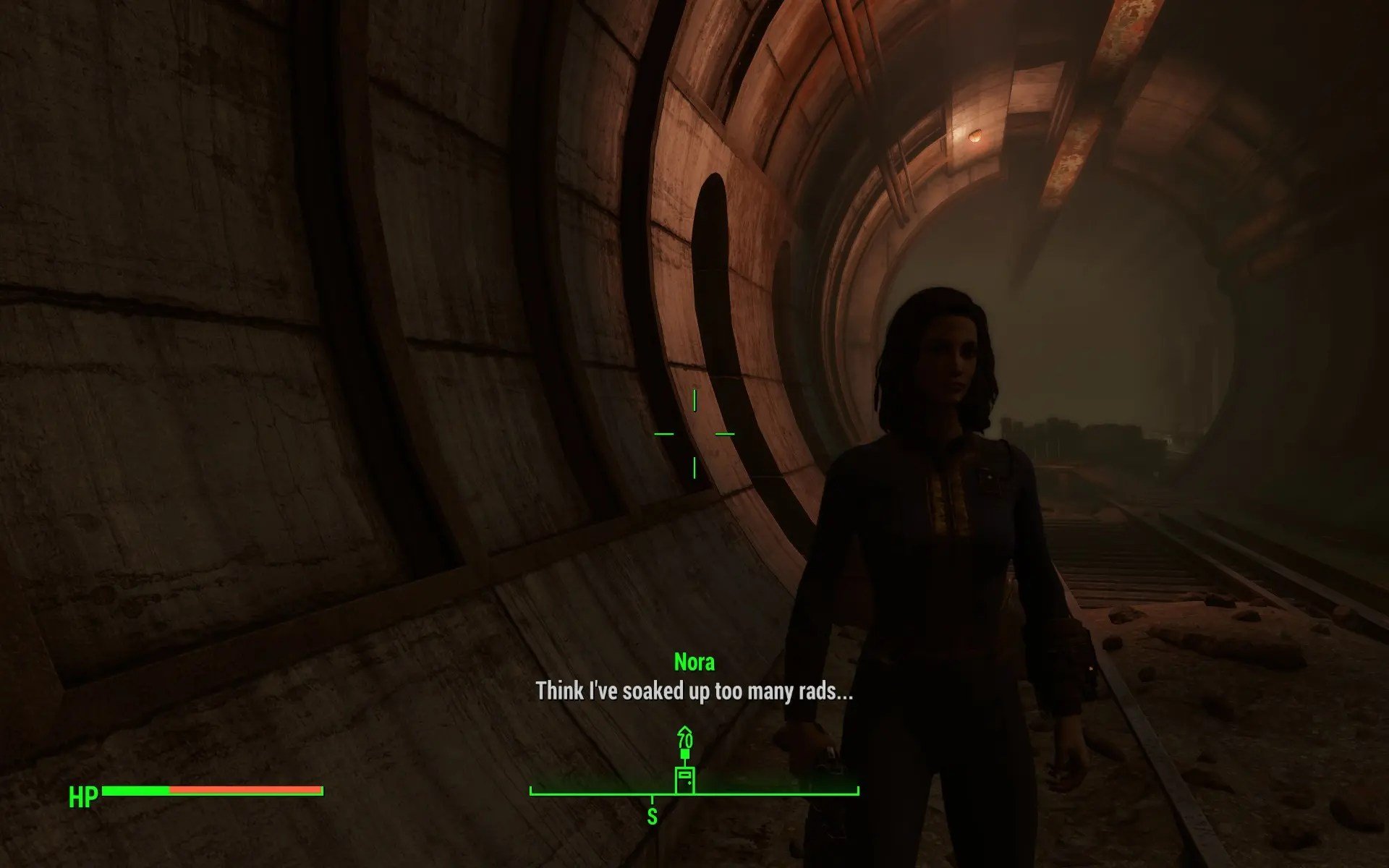The width and height of the screenshot is (1389, 868).
Task: Select the compass bar's S heading
Action: pos(652,817)
